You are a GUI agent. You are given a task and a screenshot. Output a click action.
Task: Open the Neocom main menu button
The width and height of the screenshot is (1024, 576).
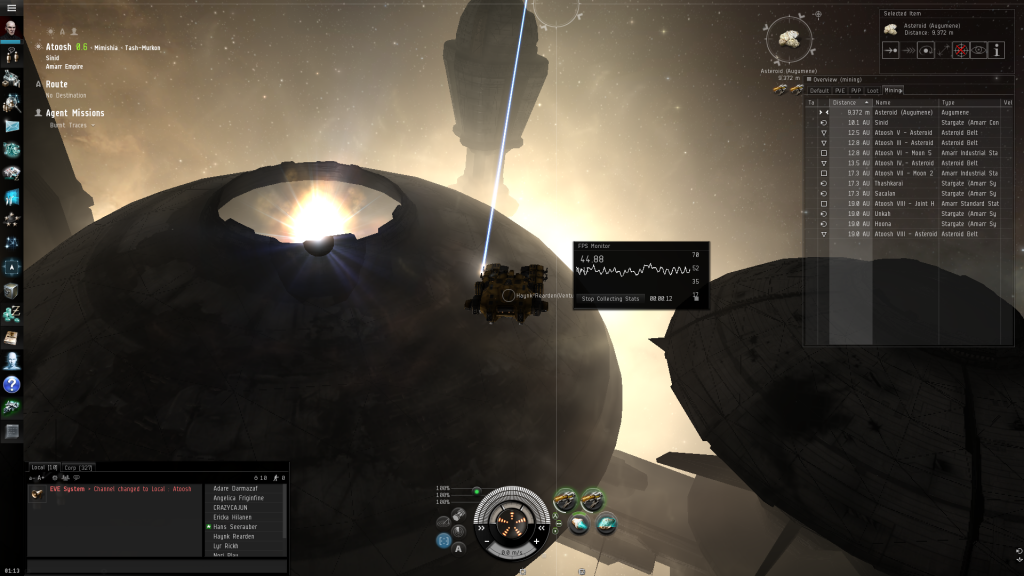coord(11,7)
